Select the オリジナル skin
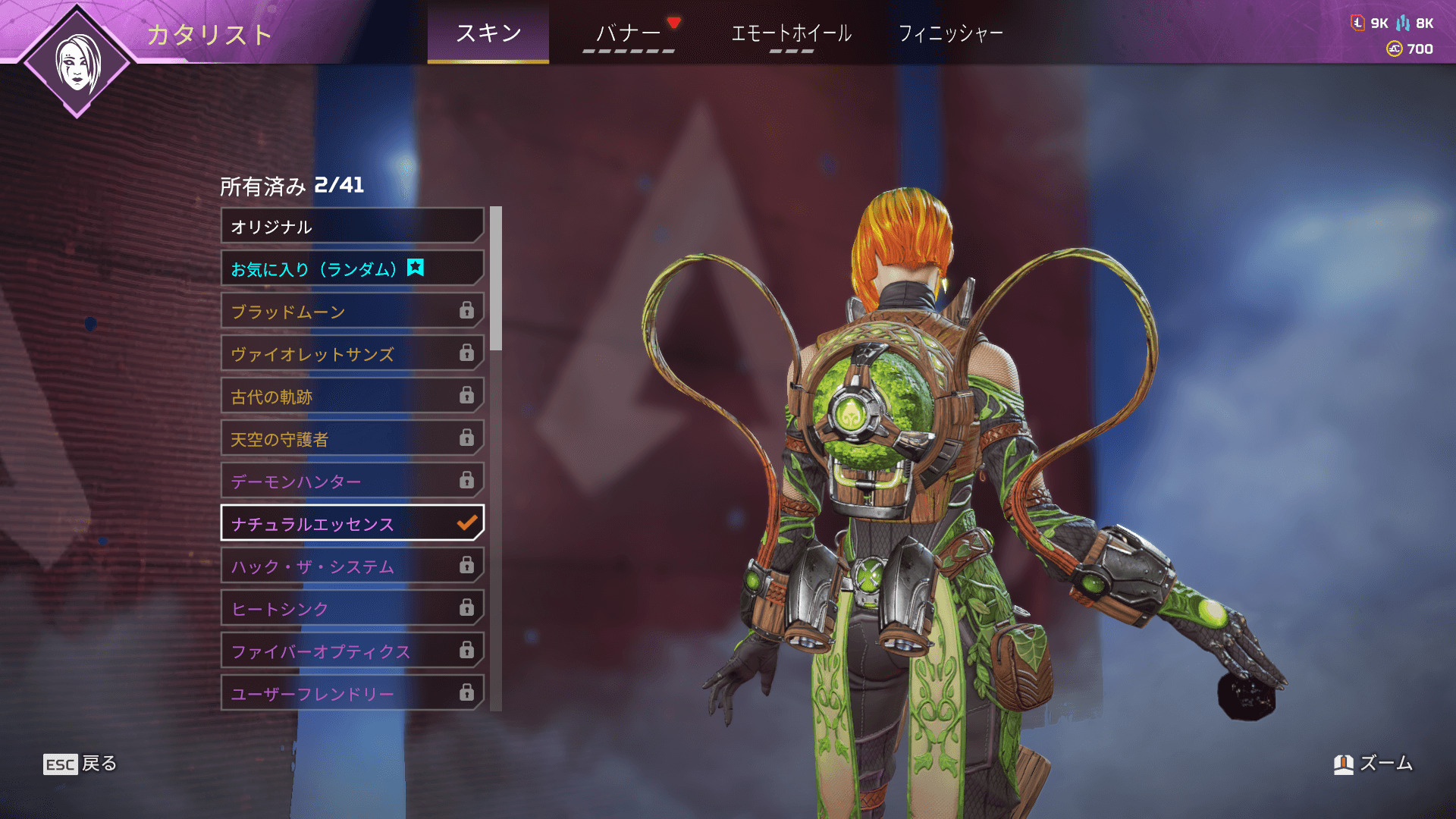The width and height of the screenshot is (1456, 819). 352,226
